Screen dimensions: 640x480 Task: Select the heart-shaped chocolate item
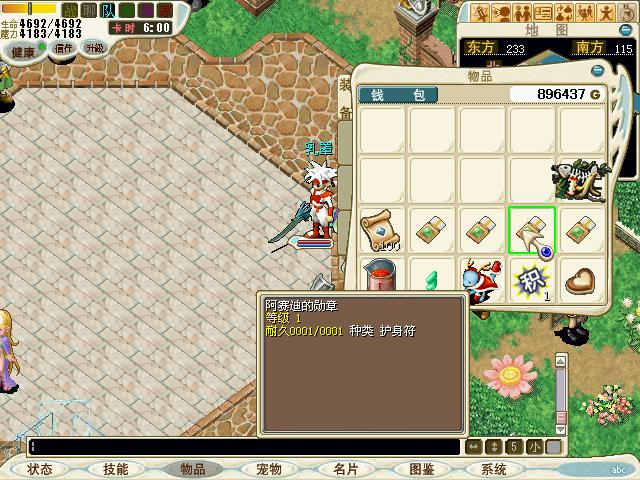(582, 280)
